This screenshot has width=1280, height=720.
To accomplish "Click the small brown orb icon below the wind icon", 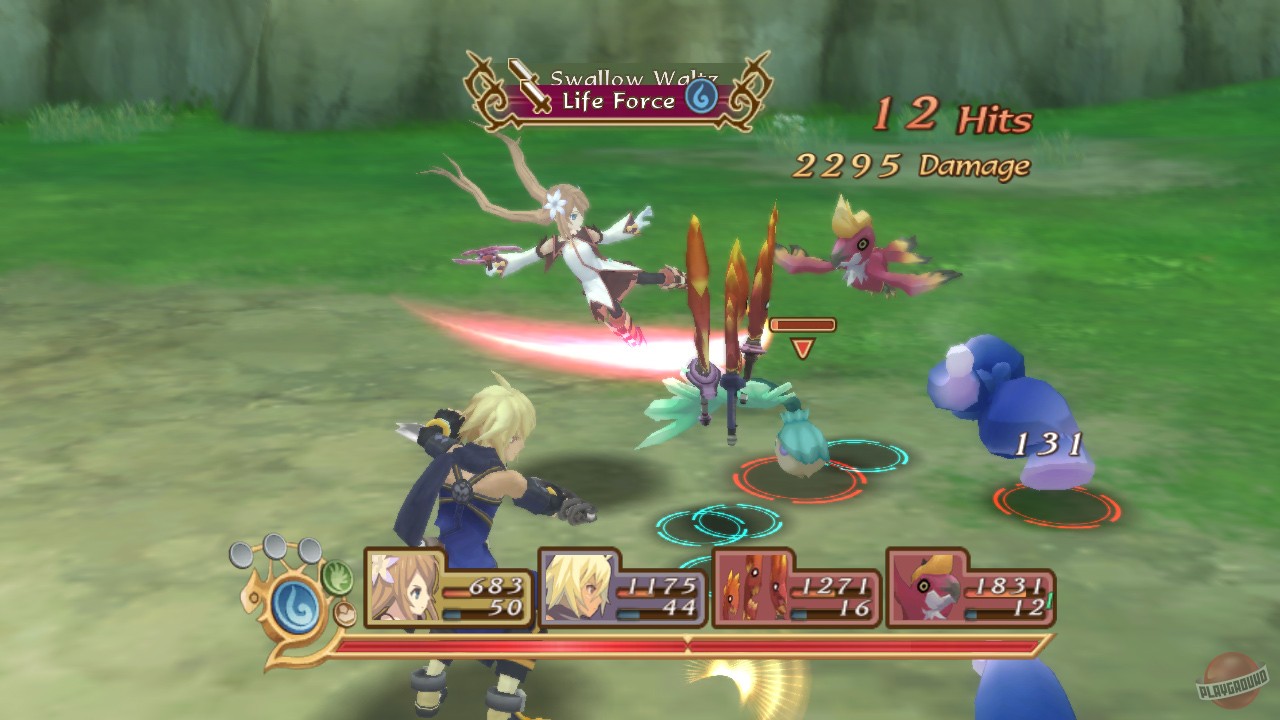I will [x=346, y=613].
